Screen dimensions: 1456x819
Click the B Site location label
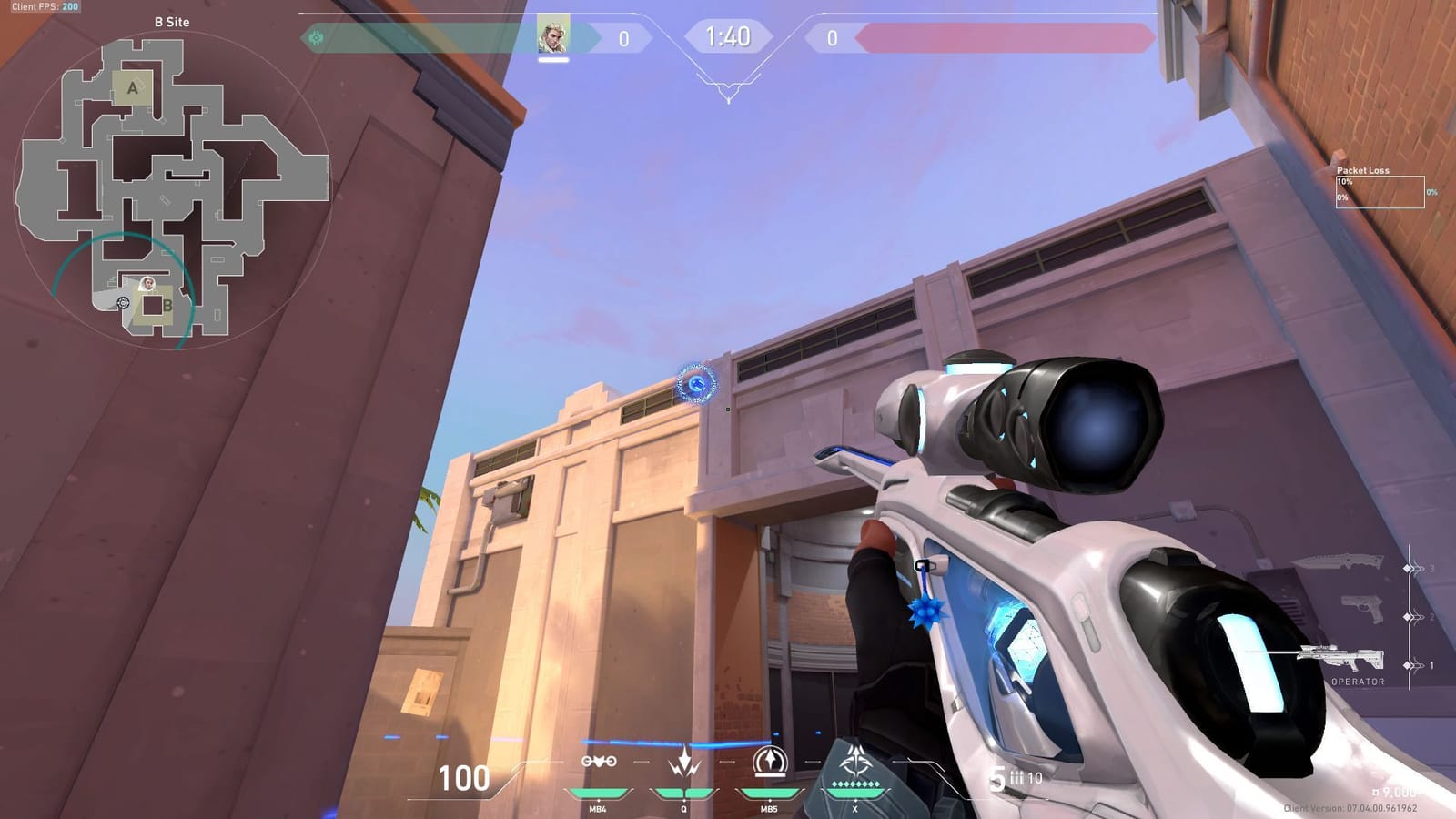pos(173,22)
